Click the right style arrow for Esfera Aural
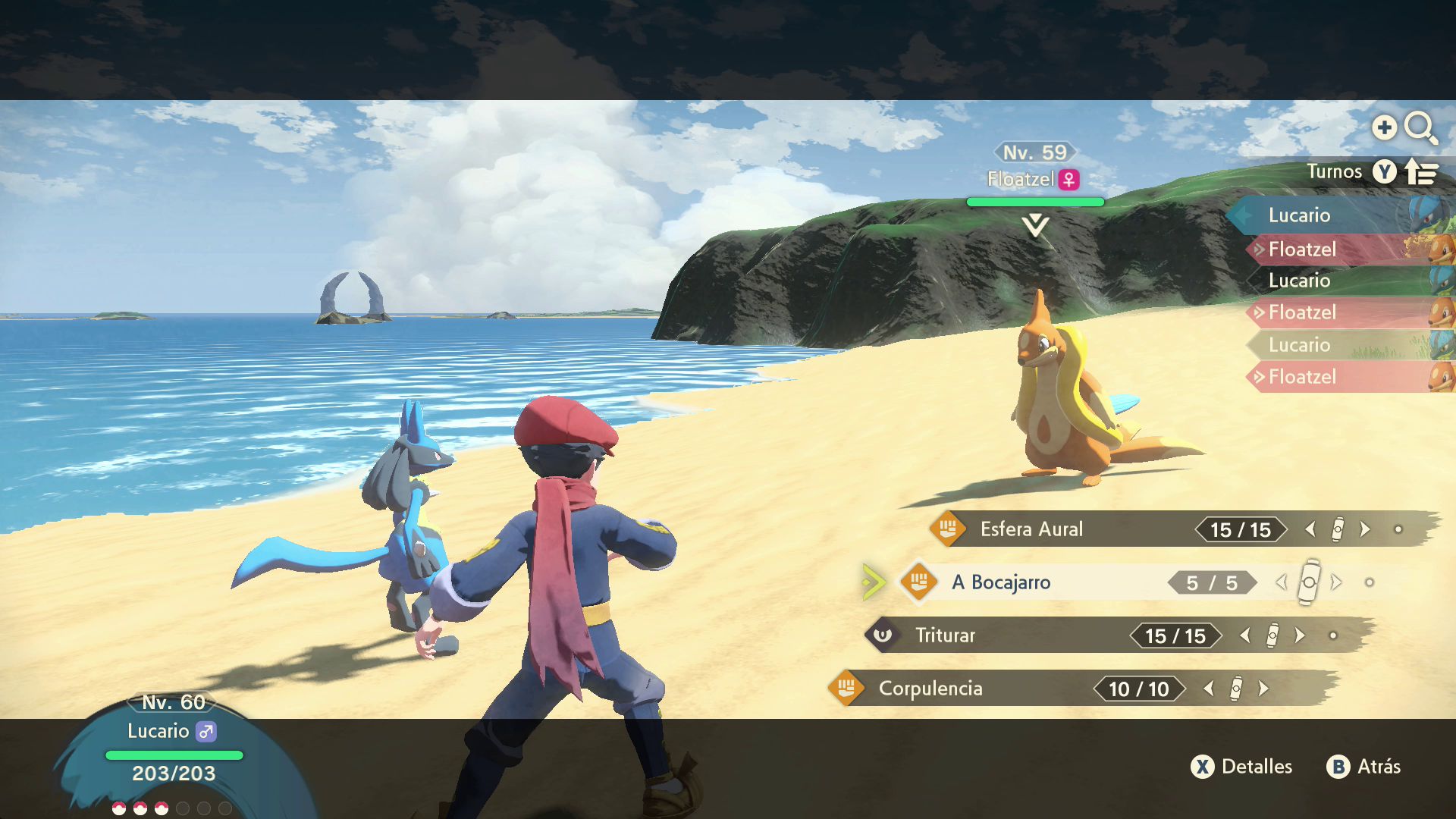The width and height of the screenshot is (1456, 819). point(1365,529)
